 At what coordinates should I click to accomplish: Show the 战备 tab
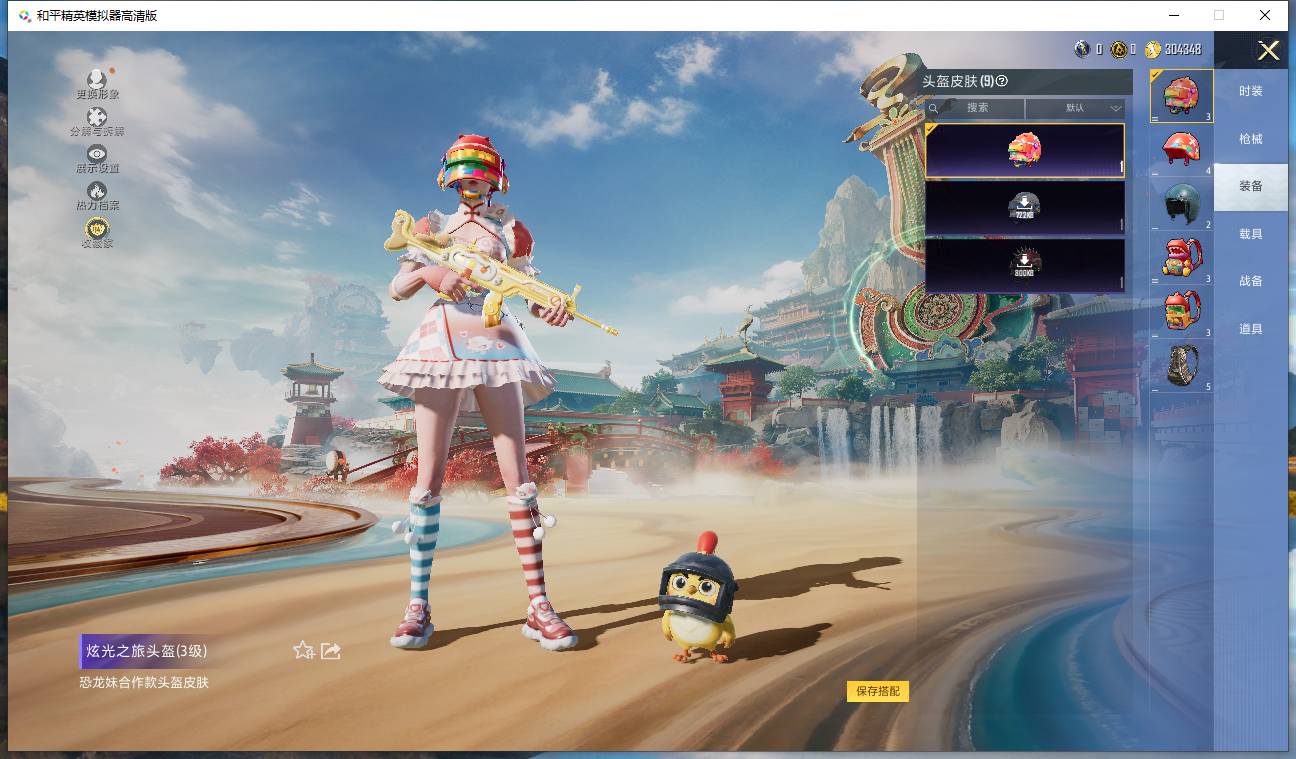1250,281
